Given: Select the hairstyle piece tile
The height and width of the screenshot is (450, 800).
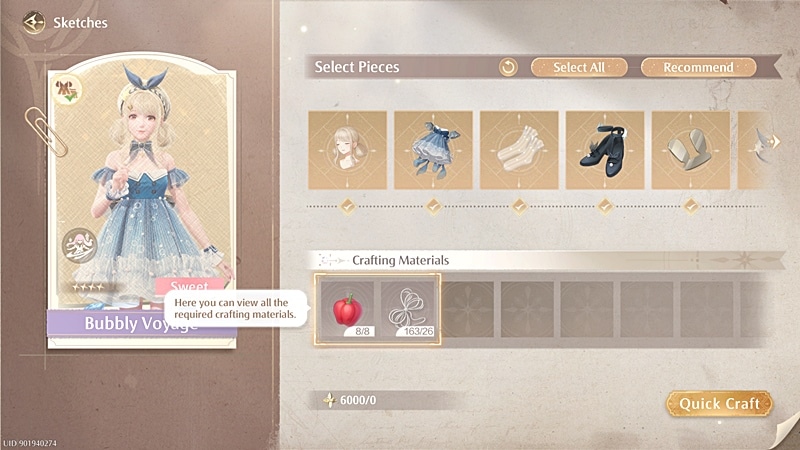Looking at the screenshot, I should pos(347,149).
